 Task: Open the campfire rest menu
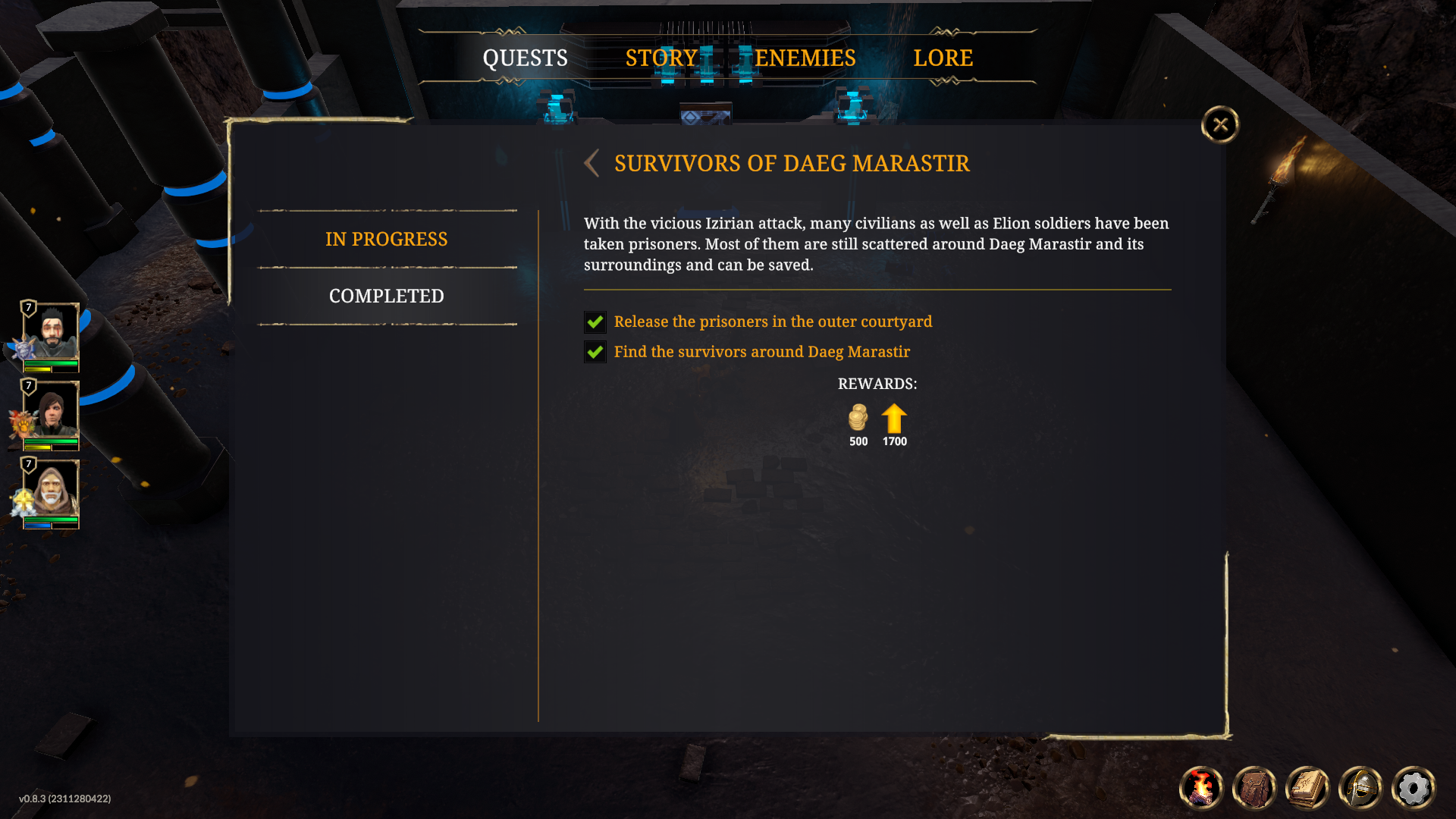(x=1201, y=788)
